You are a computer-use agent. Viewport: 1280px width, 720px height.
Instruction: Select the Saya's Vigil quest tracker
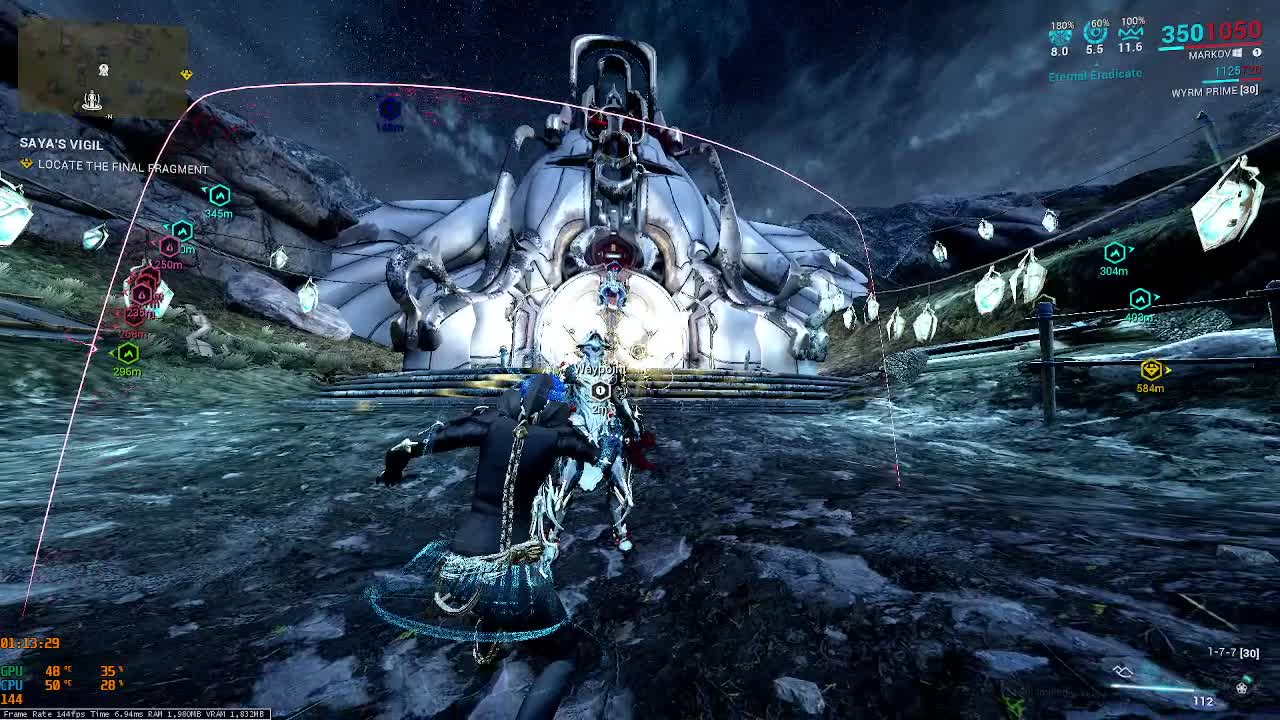pos(61,145)
